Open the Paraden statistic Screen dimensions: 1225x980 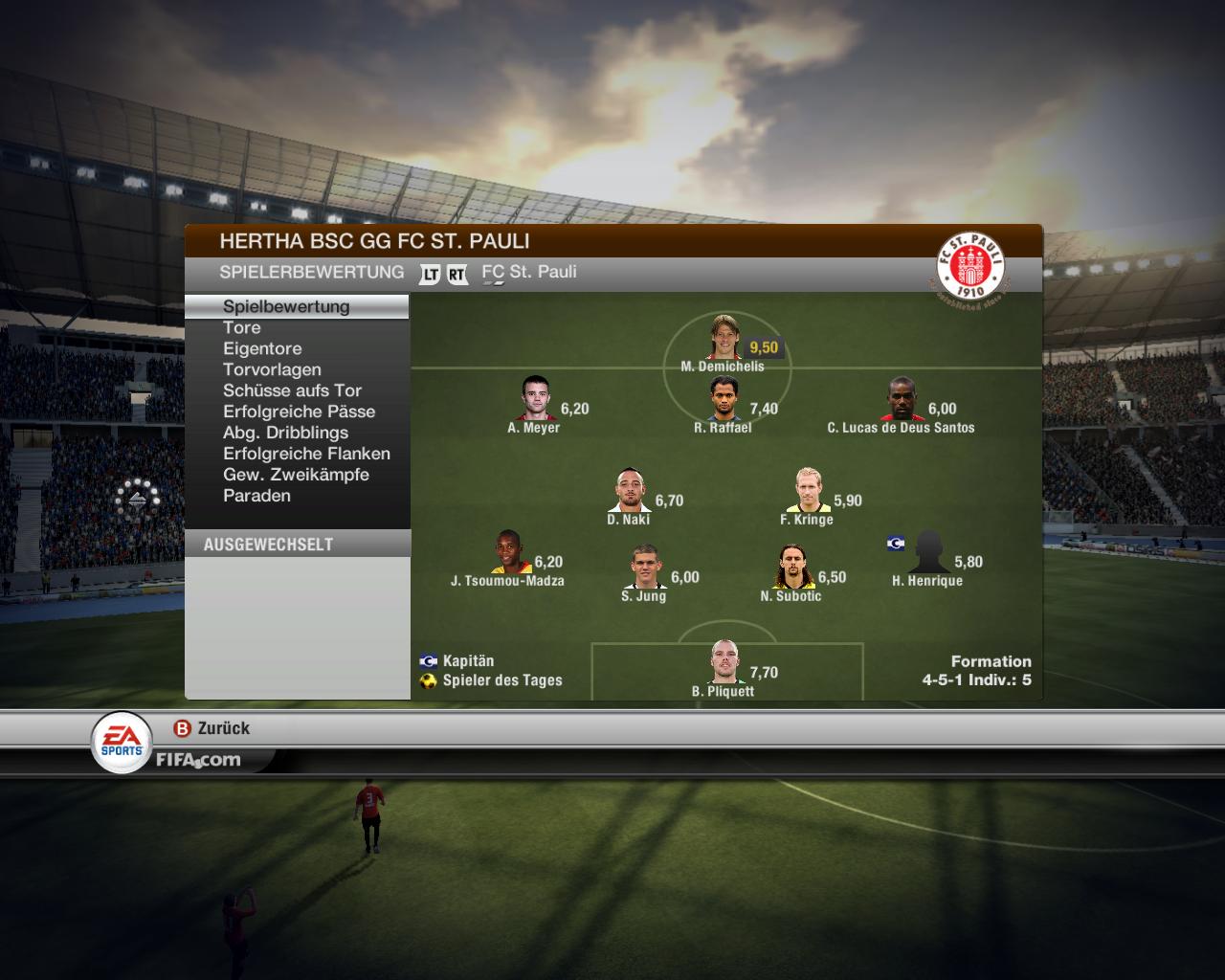tap(256, 496)
